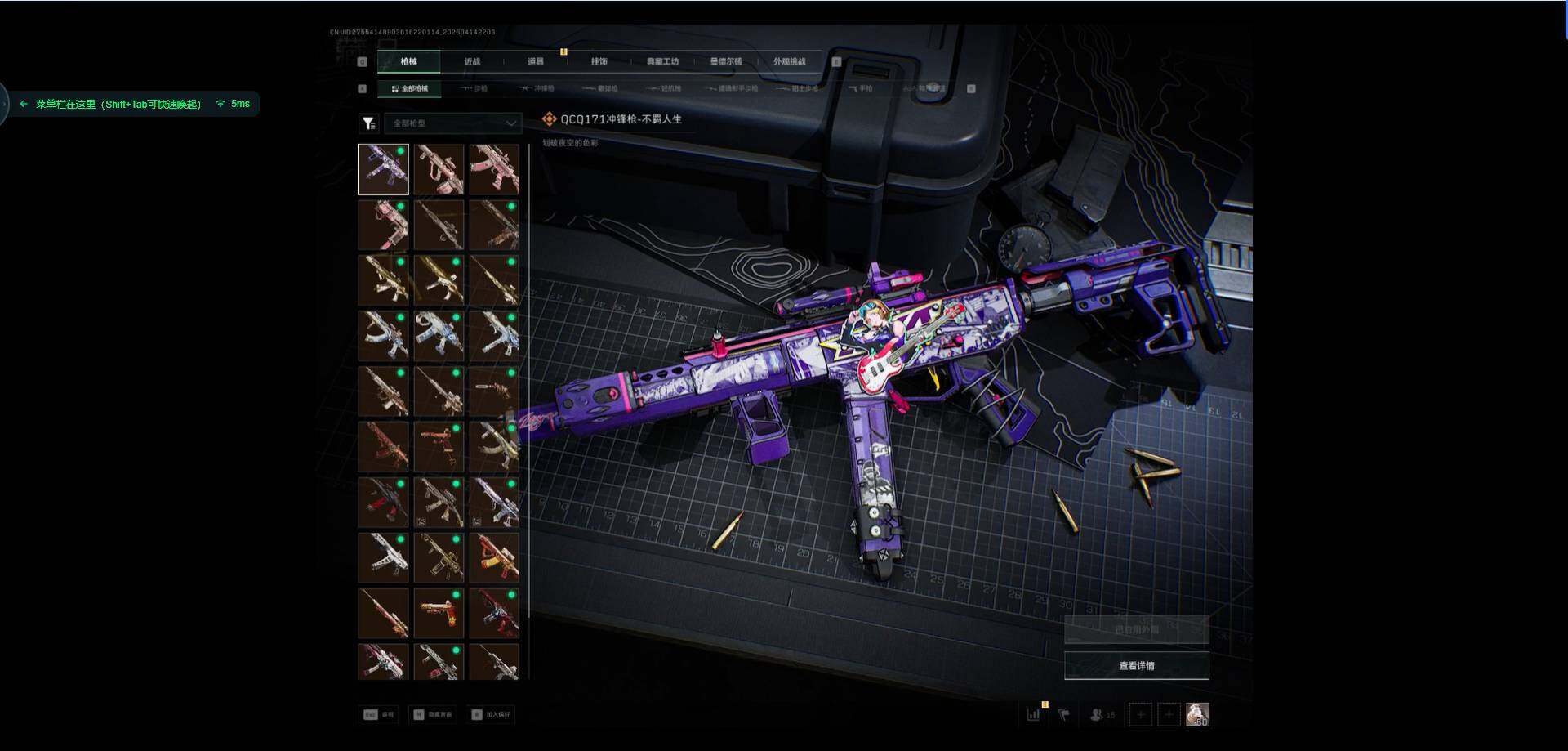Expand the 全部枪型 weapon type dropdown
The height and width of the screenshot is (751, 1568).
[453, 123]
